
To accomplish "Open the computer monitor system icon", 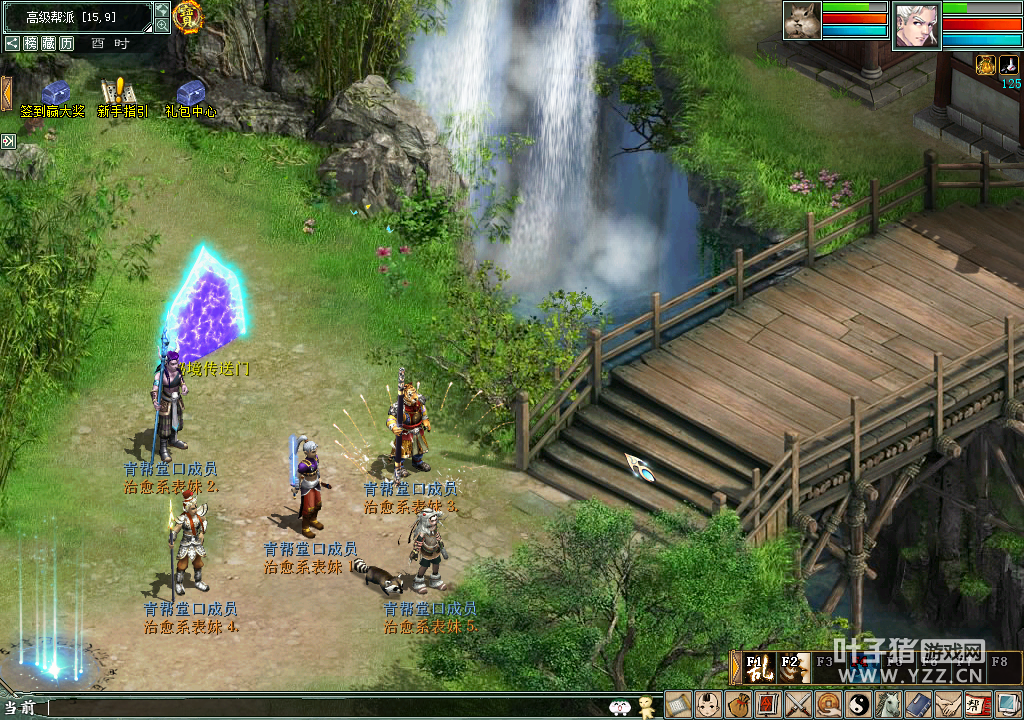I will click(x=1007, y=705).
